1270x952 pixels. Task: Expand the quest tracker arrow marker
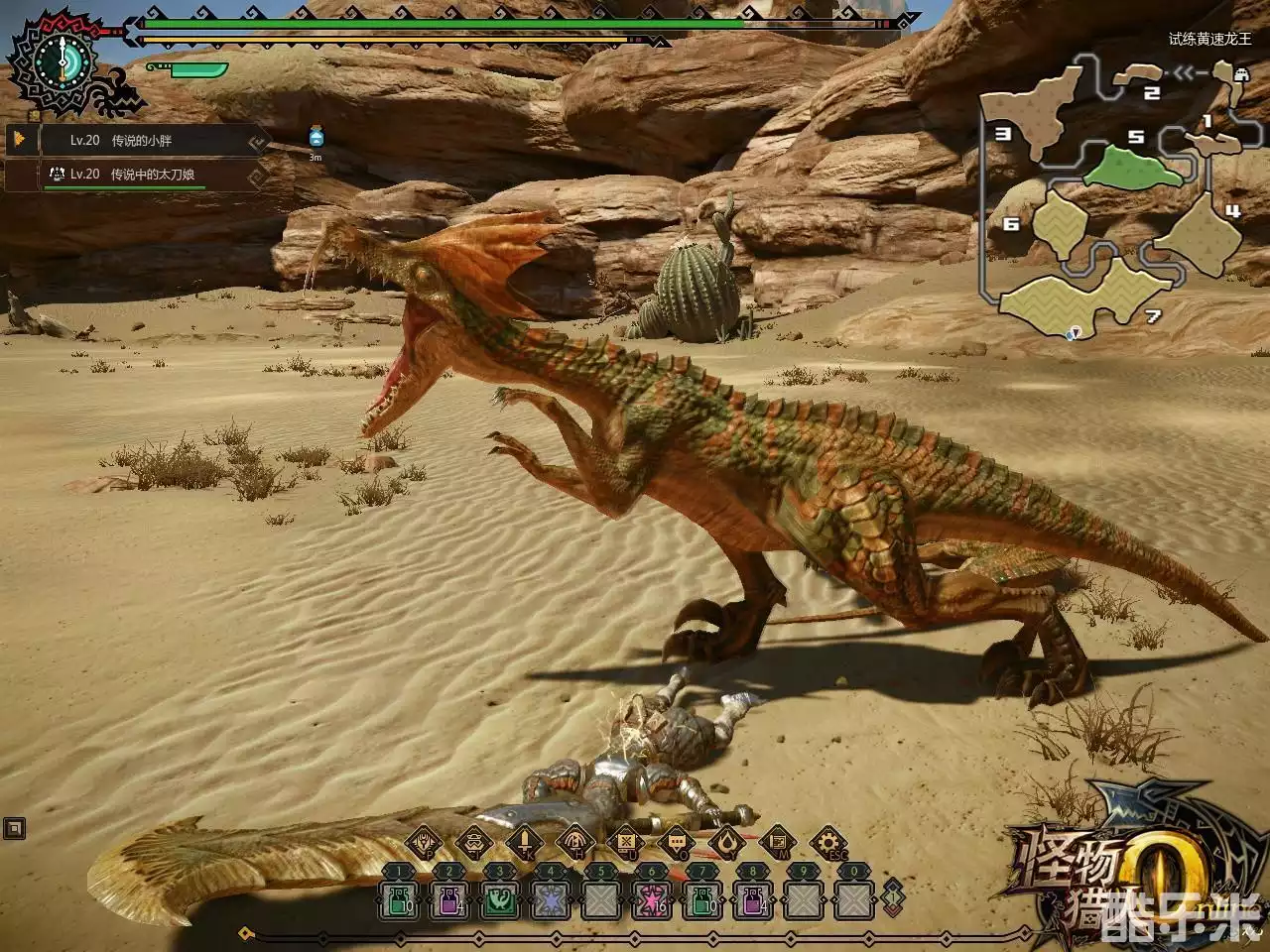20,140
